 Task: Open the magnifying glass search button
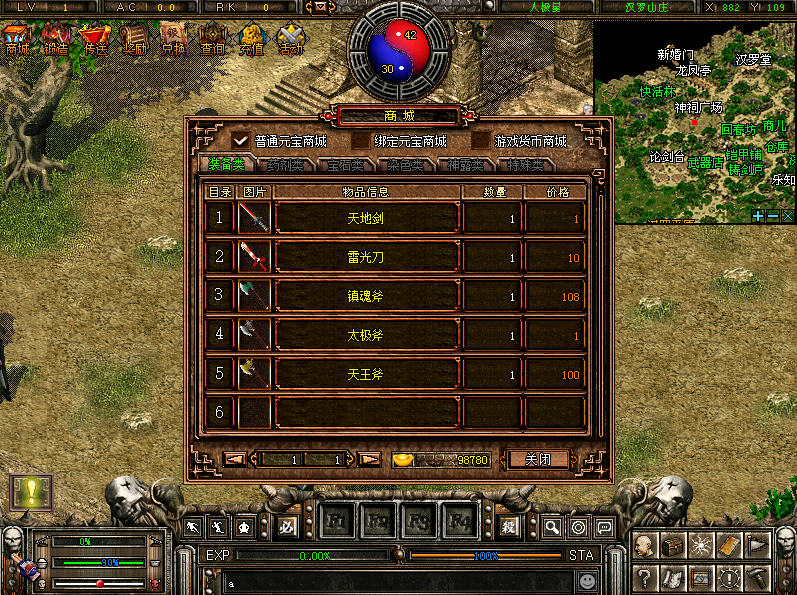552,526
